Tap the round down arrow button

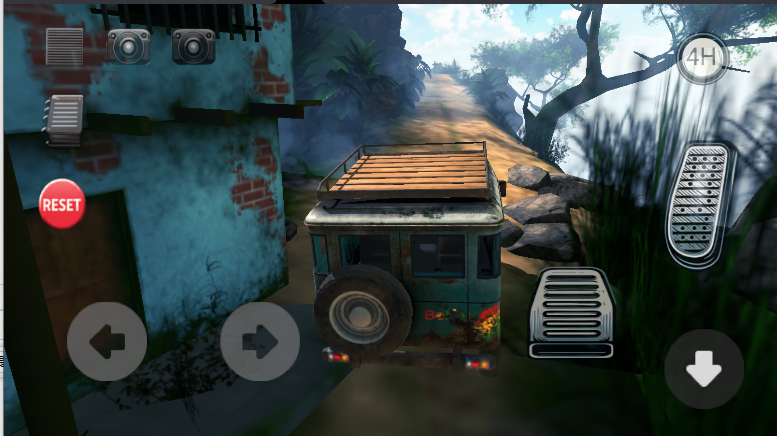click(704, 369)
